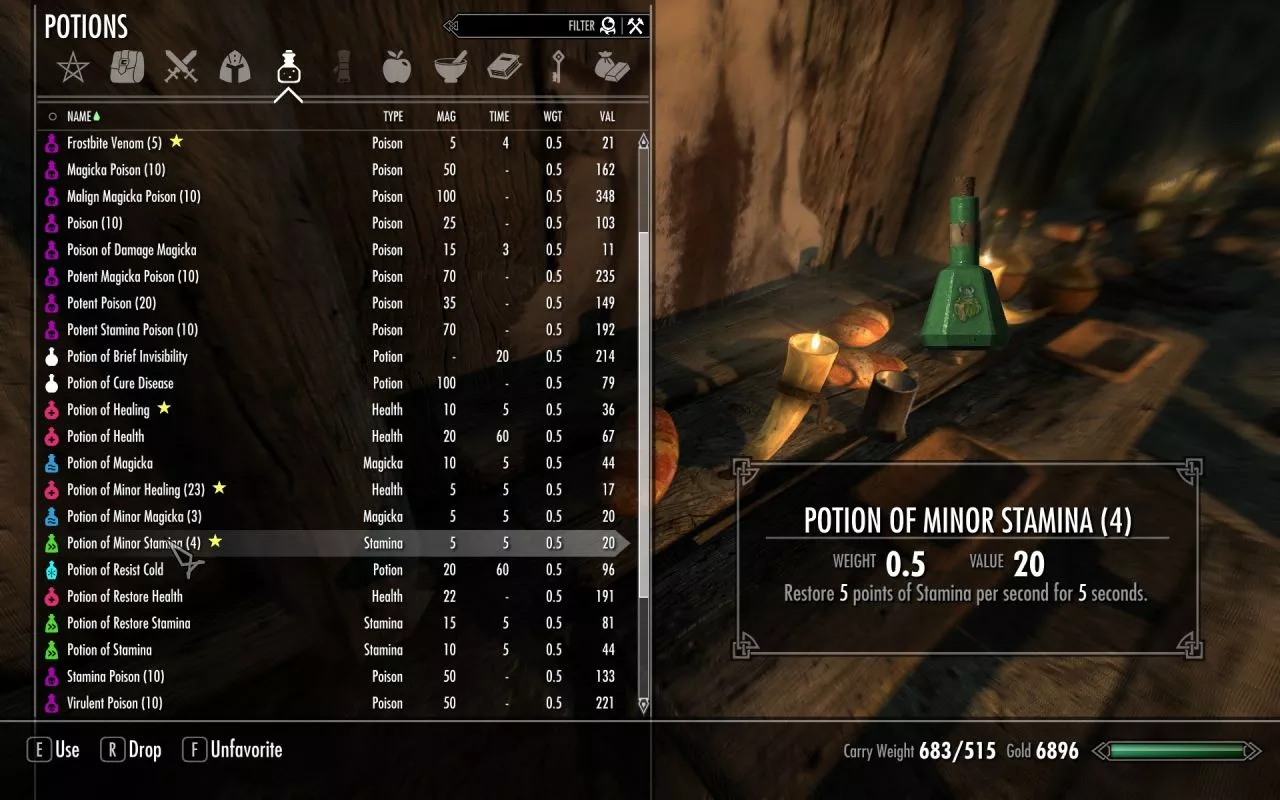Pick the Potion of Cure Disease
Image resolution: width=1280 pixels, height=800 pixels.
[120, 383]
